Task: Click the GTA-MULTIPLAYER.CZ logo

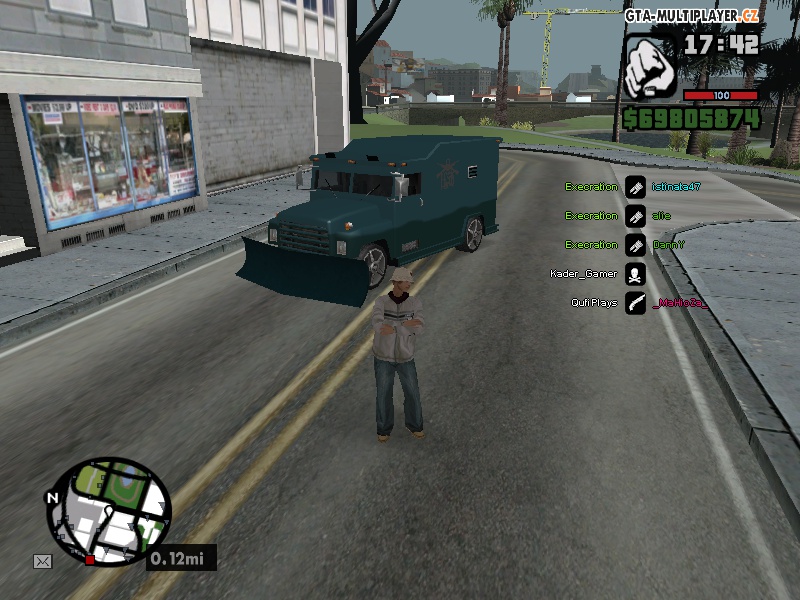Action: 692,16
